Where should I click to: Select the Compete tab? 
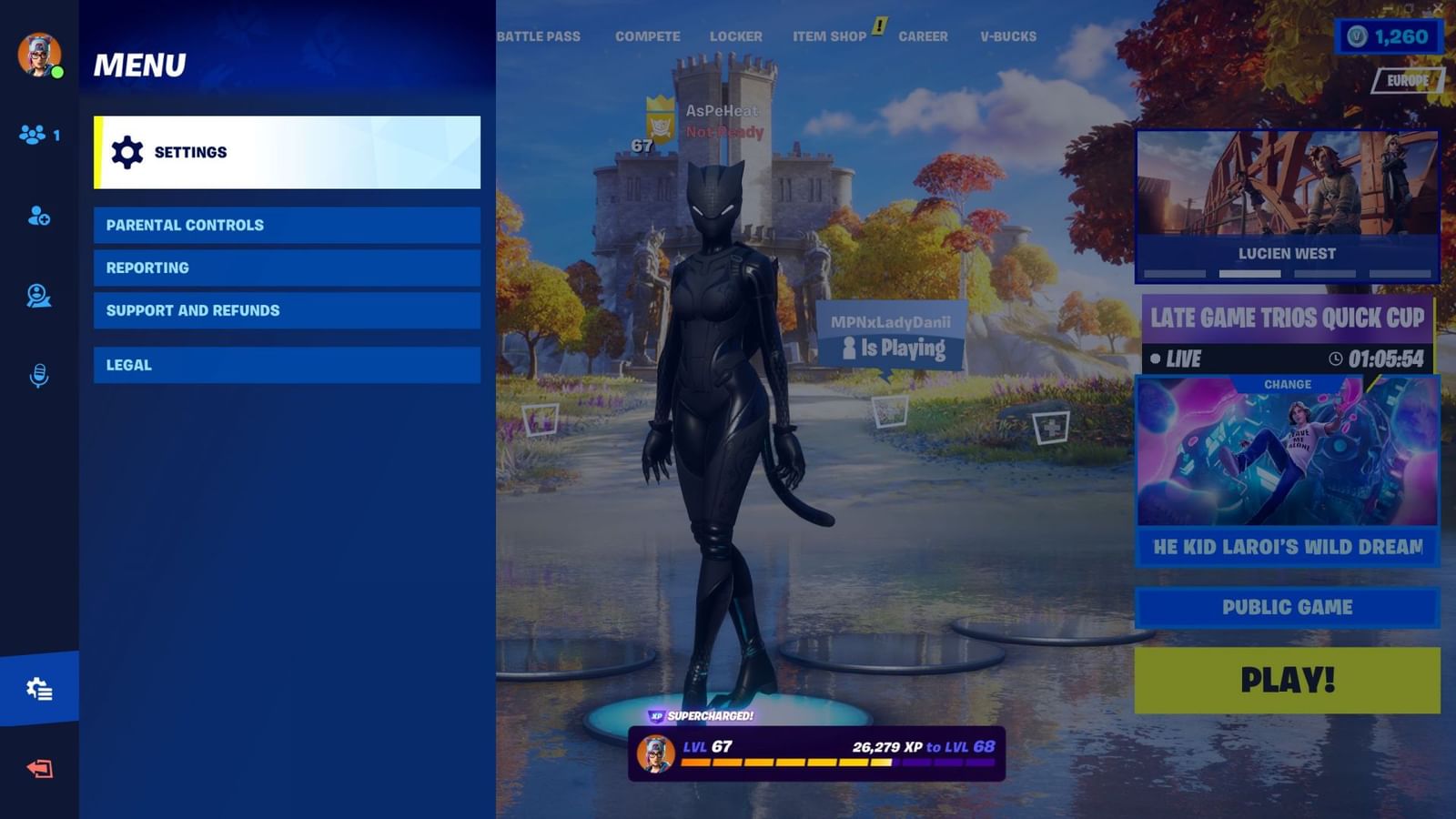coord(647,36)
